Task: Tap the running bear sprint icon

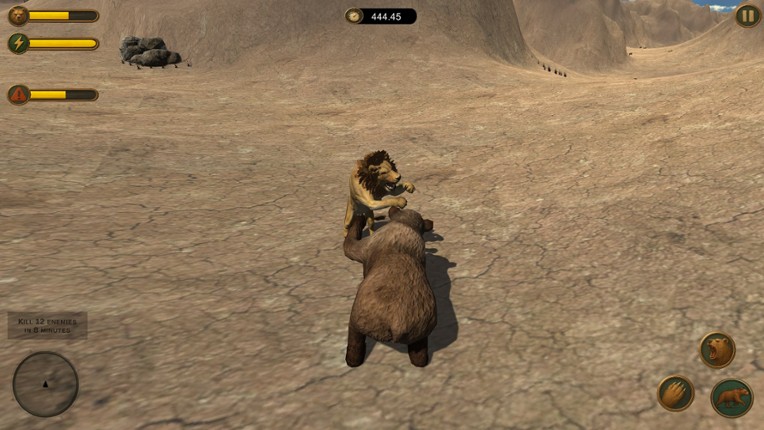Action: click(732, 397)
